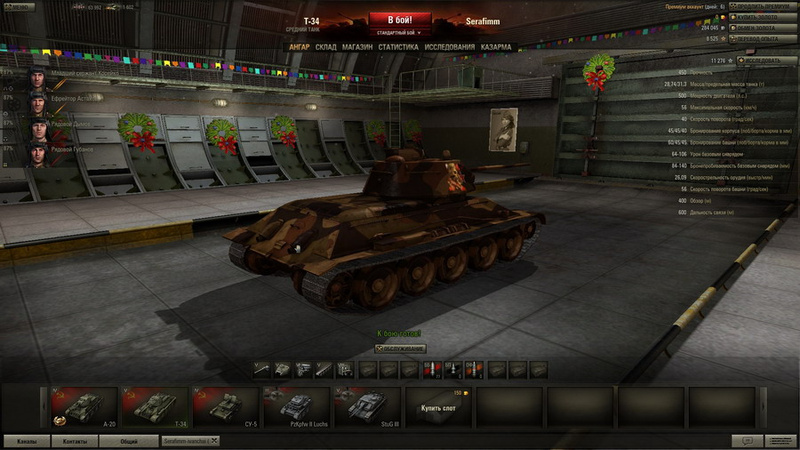Show the Статистика tab
This screenshot has height=450, width=800.
pyautogui.click(x=398, y=47)
